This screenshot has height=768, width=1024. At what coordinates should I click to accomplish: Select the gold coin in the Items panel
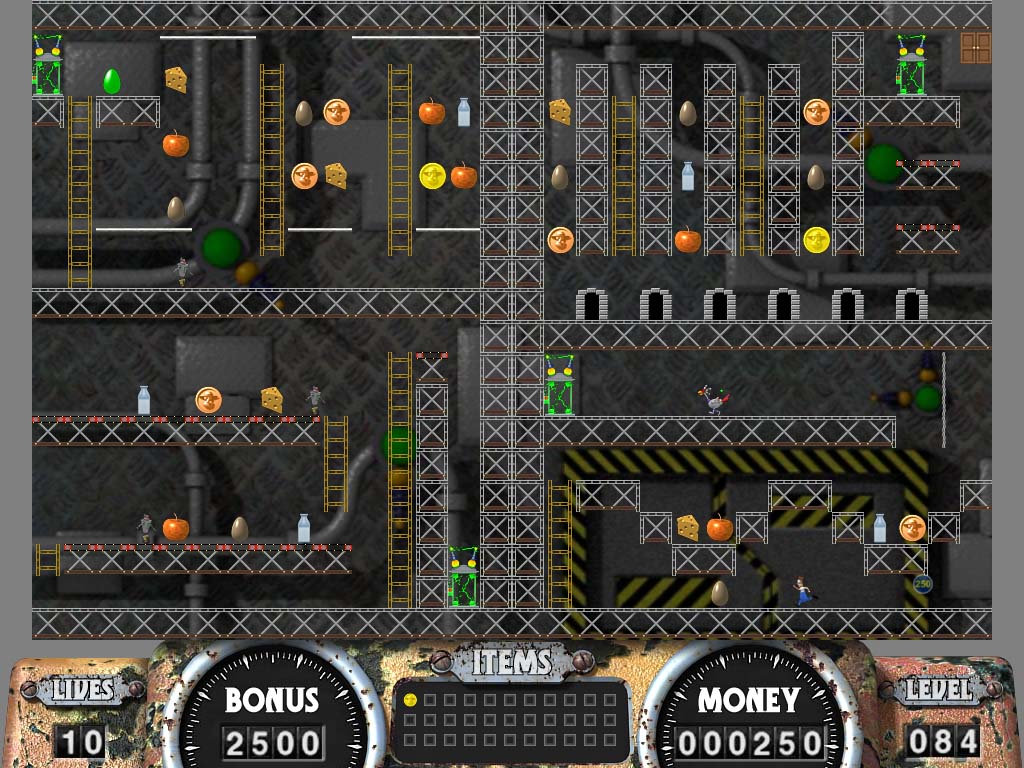[x=410, y=700]
